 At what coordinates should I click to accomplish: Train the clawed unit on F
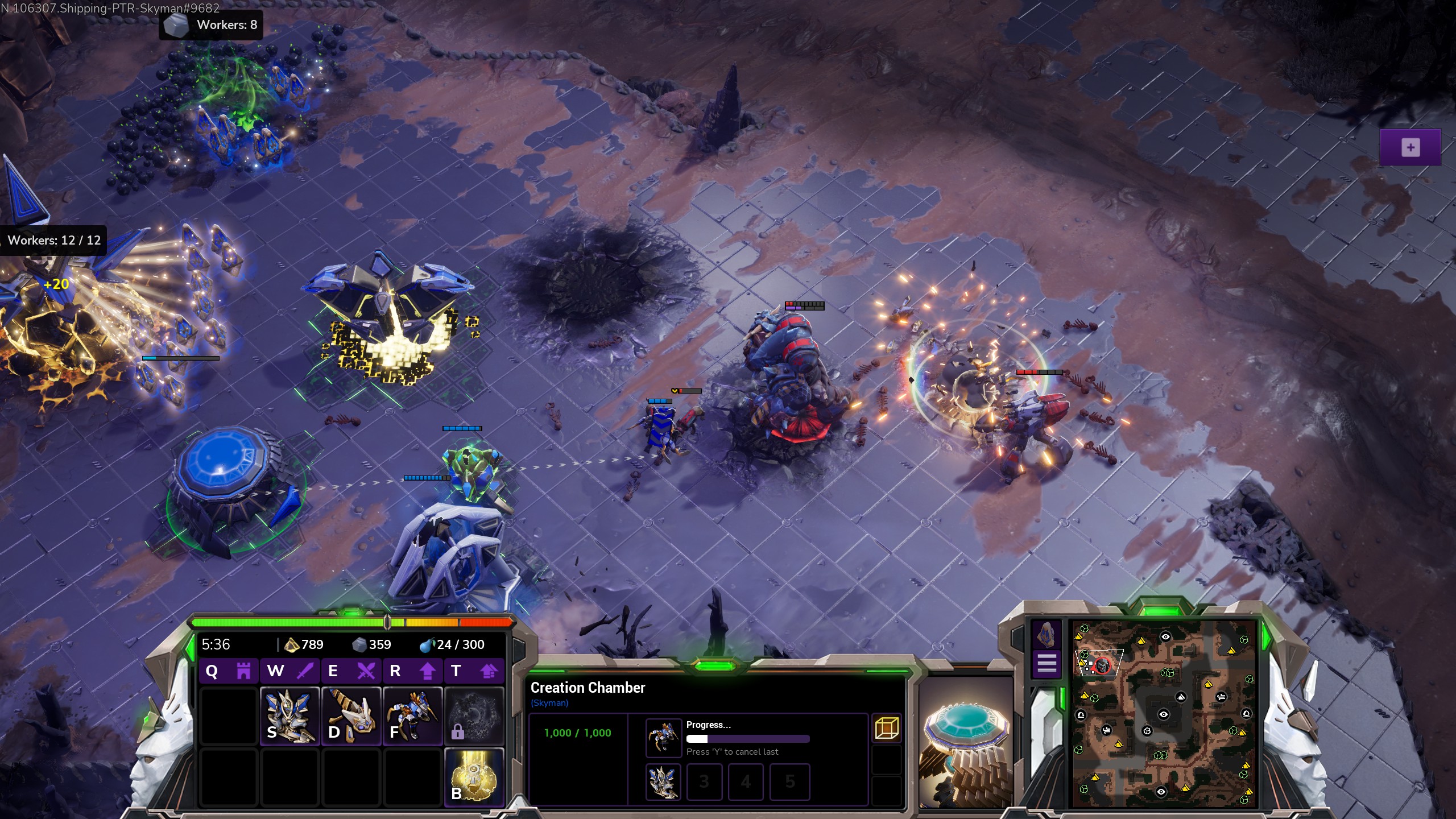[x=413, y=715]
